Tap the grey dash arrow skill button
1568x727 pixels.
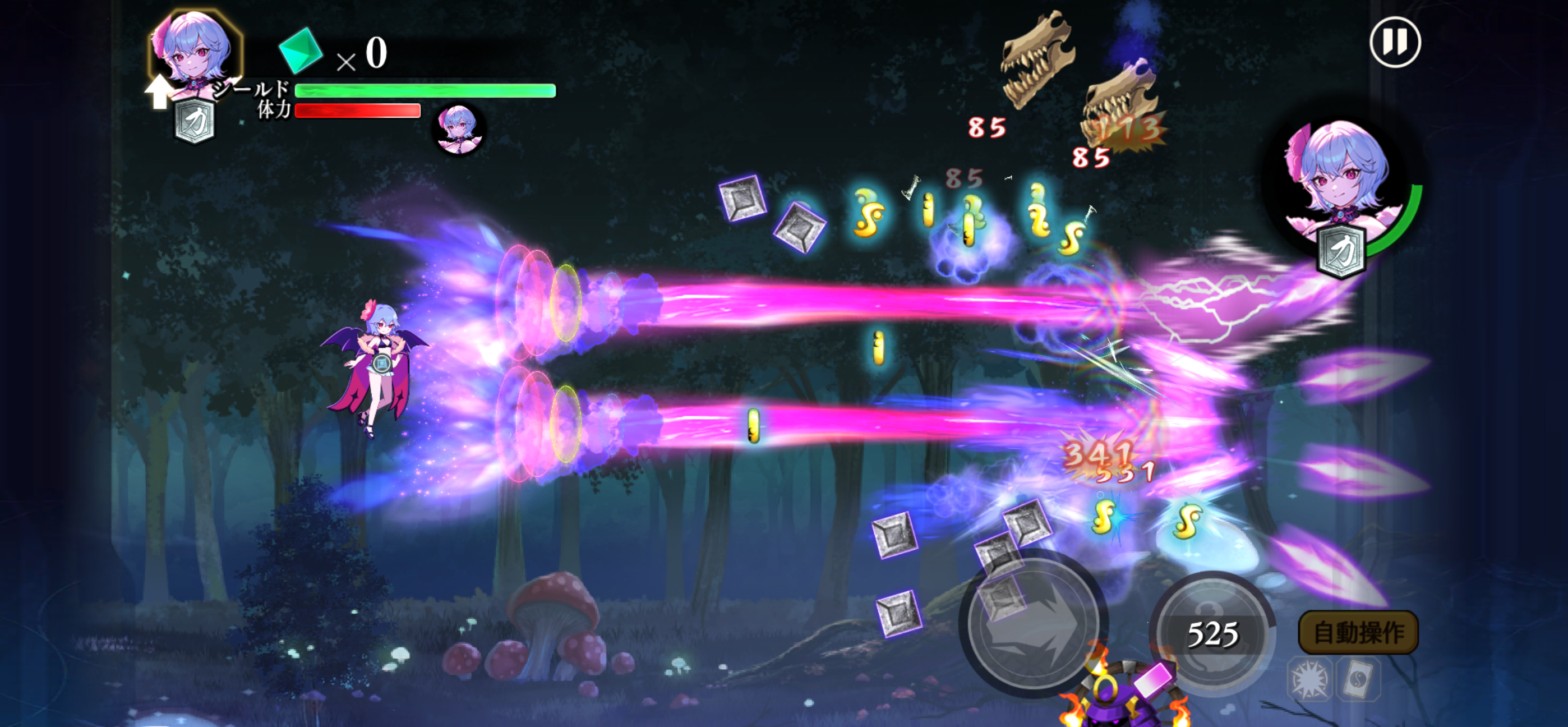(1032, 626)
